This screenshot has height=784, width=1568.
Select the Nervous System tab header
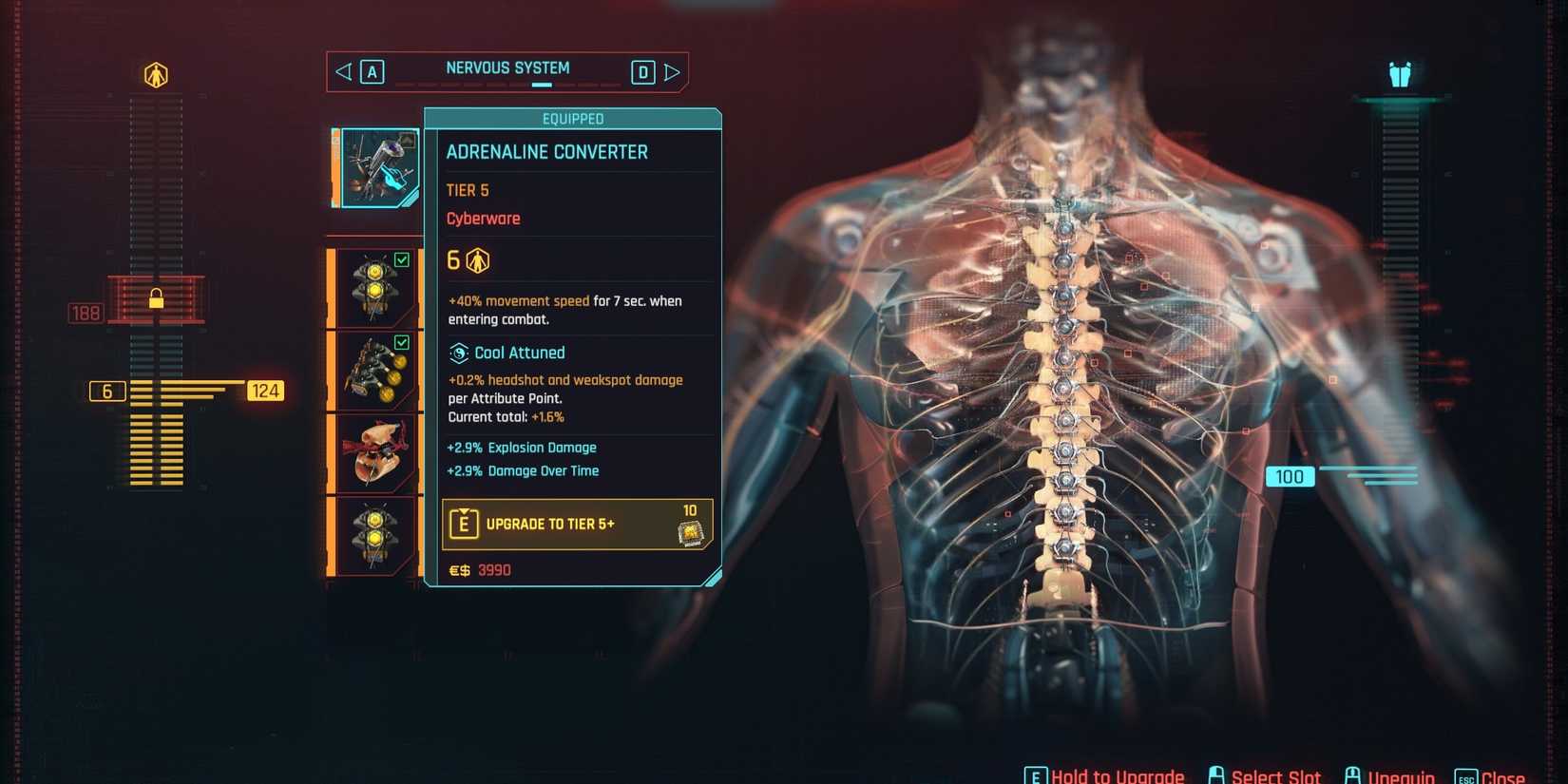(x=507, y=67)
